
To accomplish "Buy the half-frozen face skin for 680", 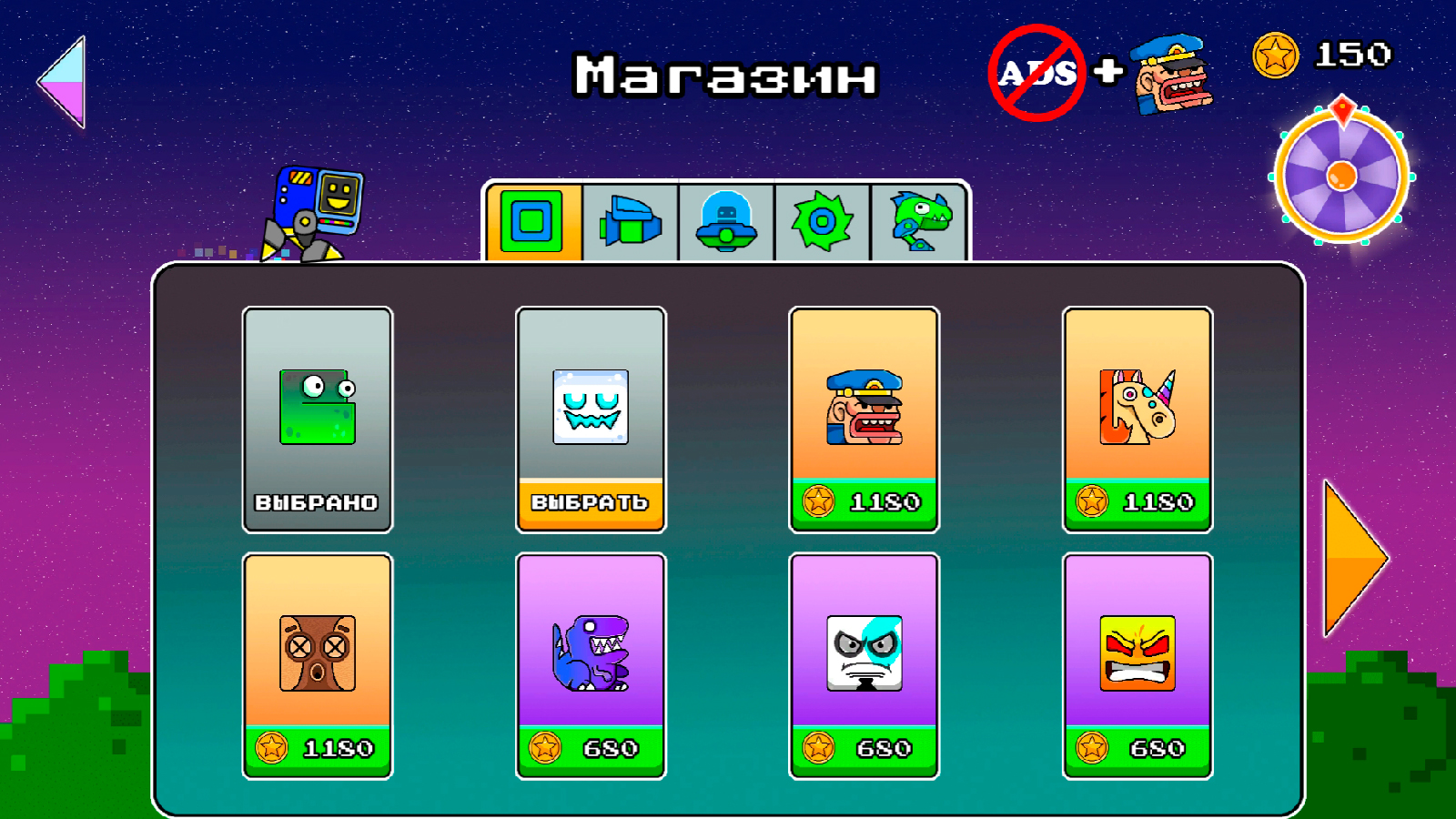I will 864,664.
